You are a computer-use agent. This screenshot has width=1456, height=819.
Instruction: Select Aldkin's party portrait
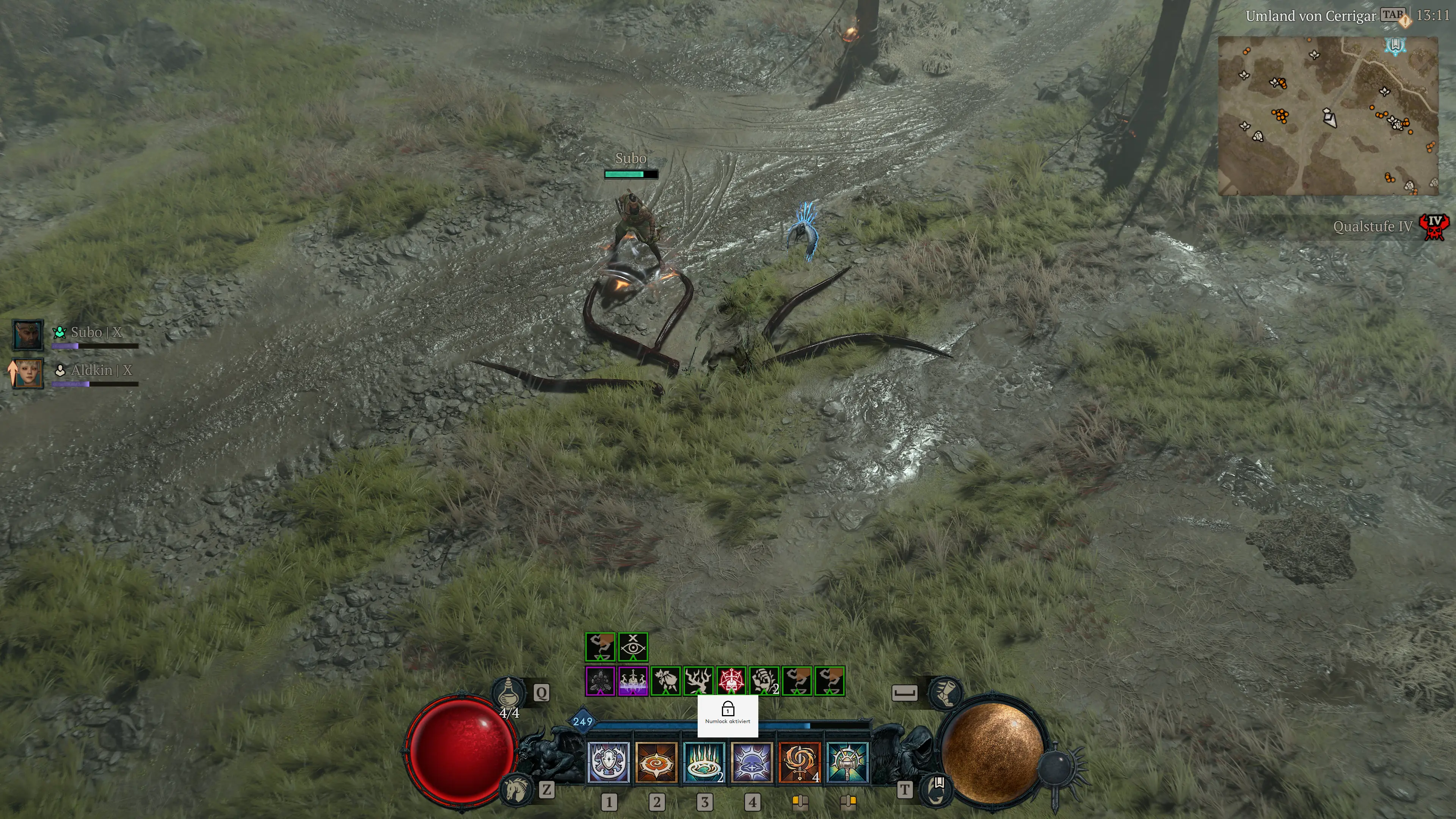[x=28, y=373]
